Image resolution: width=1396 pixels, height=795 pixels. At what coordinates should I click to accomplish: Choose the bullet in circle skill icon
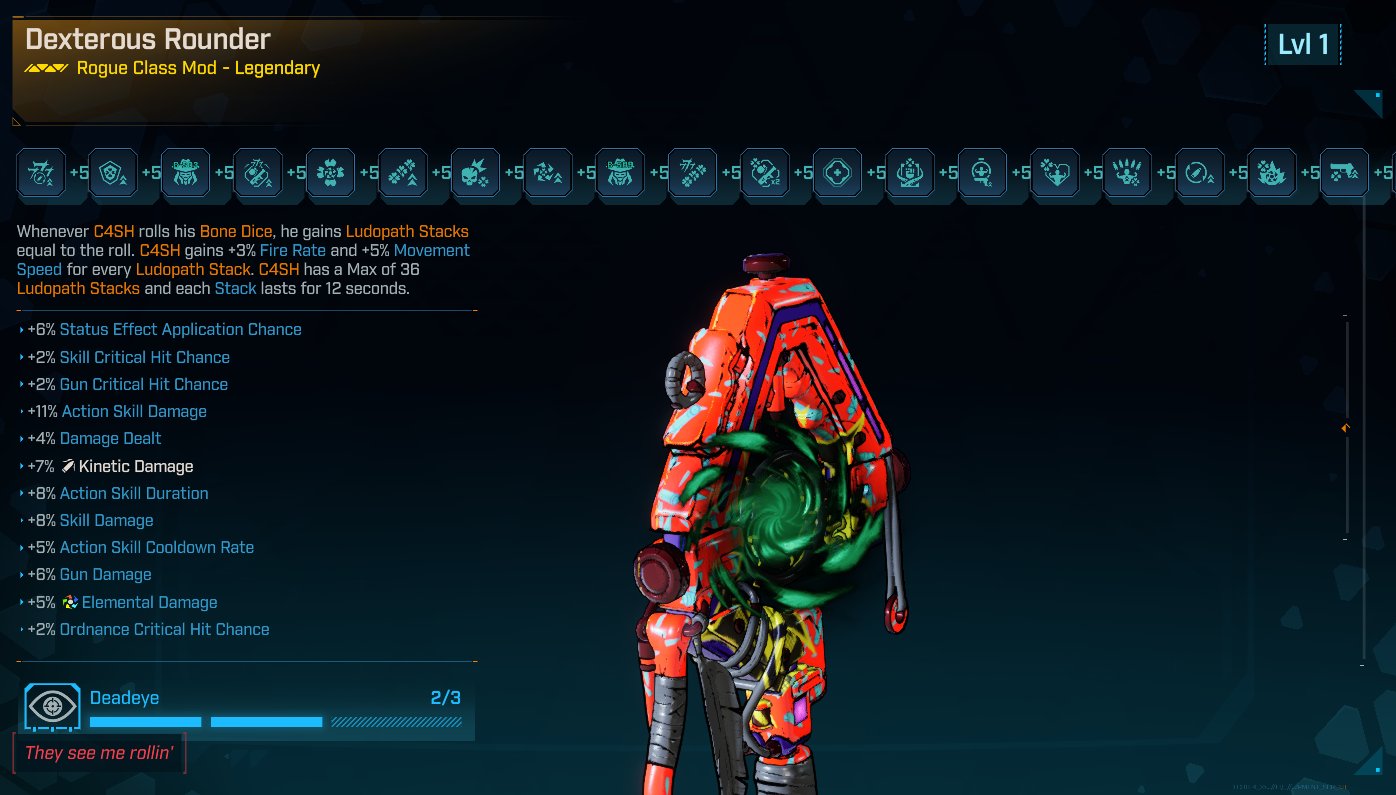[x=1199, y=174]
